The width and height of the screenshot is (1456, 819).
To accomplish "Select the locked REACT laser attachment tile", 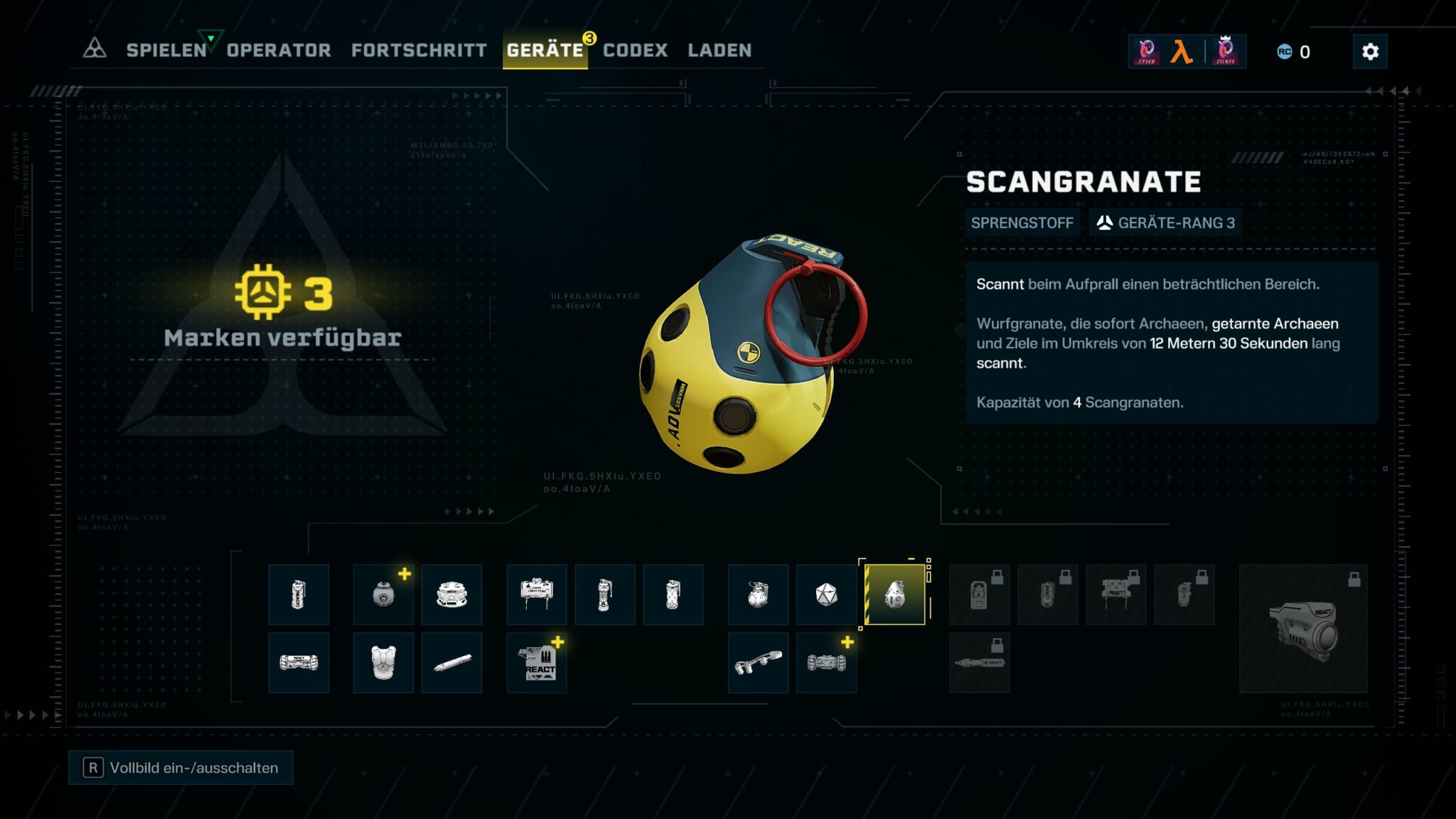I will [x=1303, y=628].
